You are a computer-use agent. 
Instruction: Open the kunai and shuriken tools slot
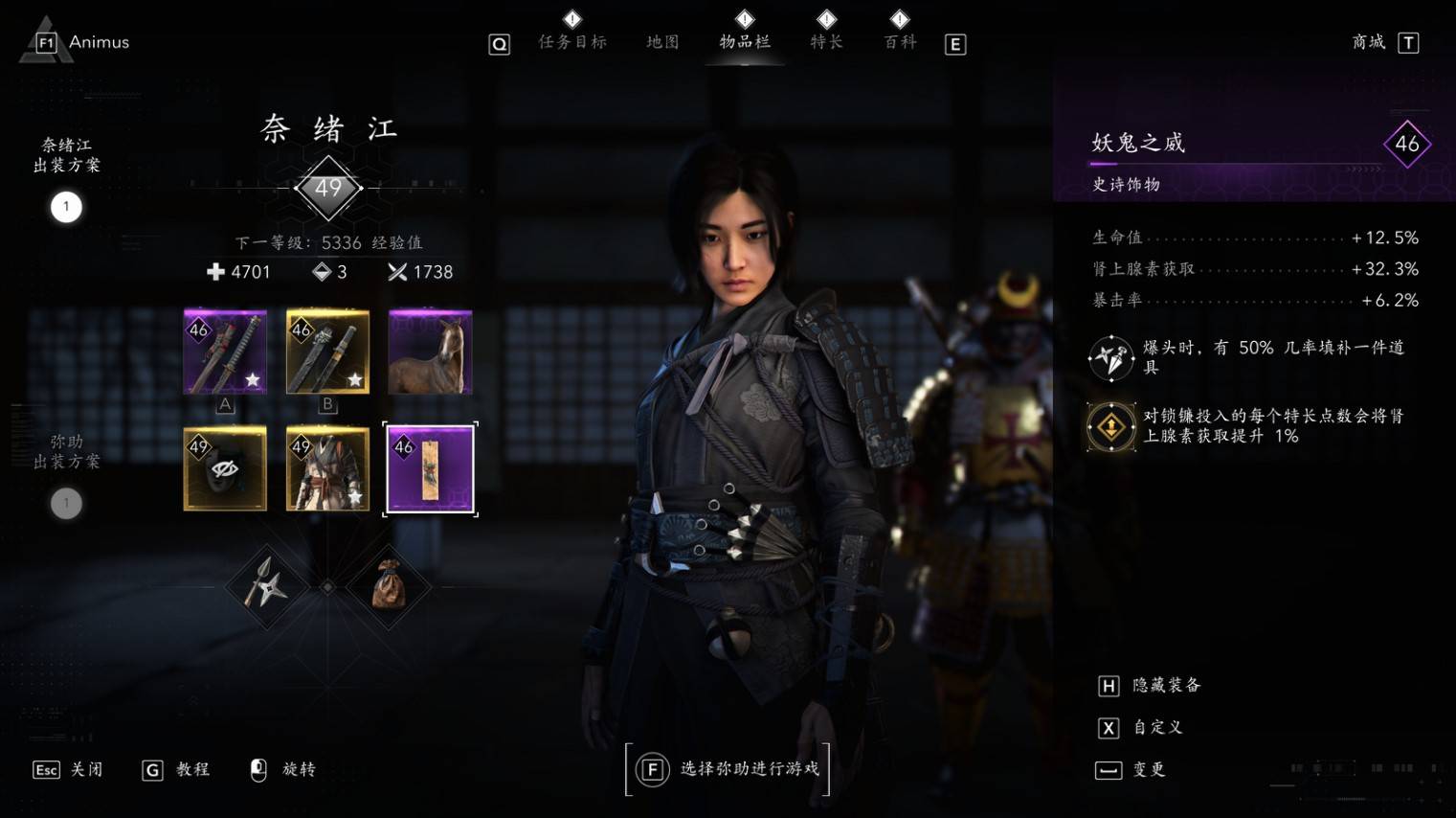click(x=265, y=585)
